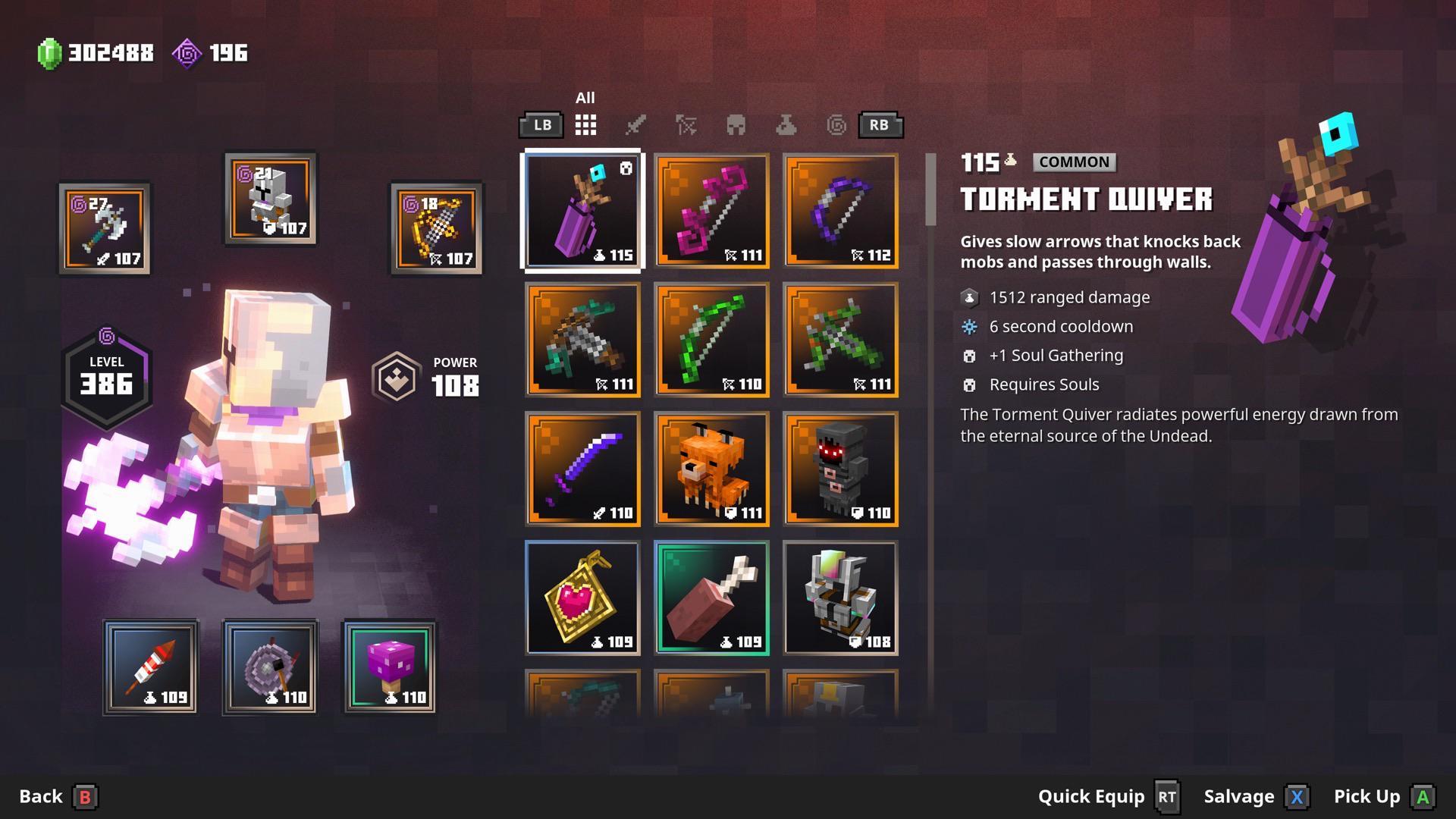The height and width of the screenshot is (819, 1456).
Task: Open the equipped firework arrow slot
Action: click(150, 667)
